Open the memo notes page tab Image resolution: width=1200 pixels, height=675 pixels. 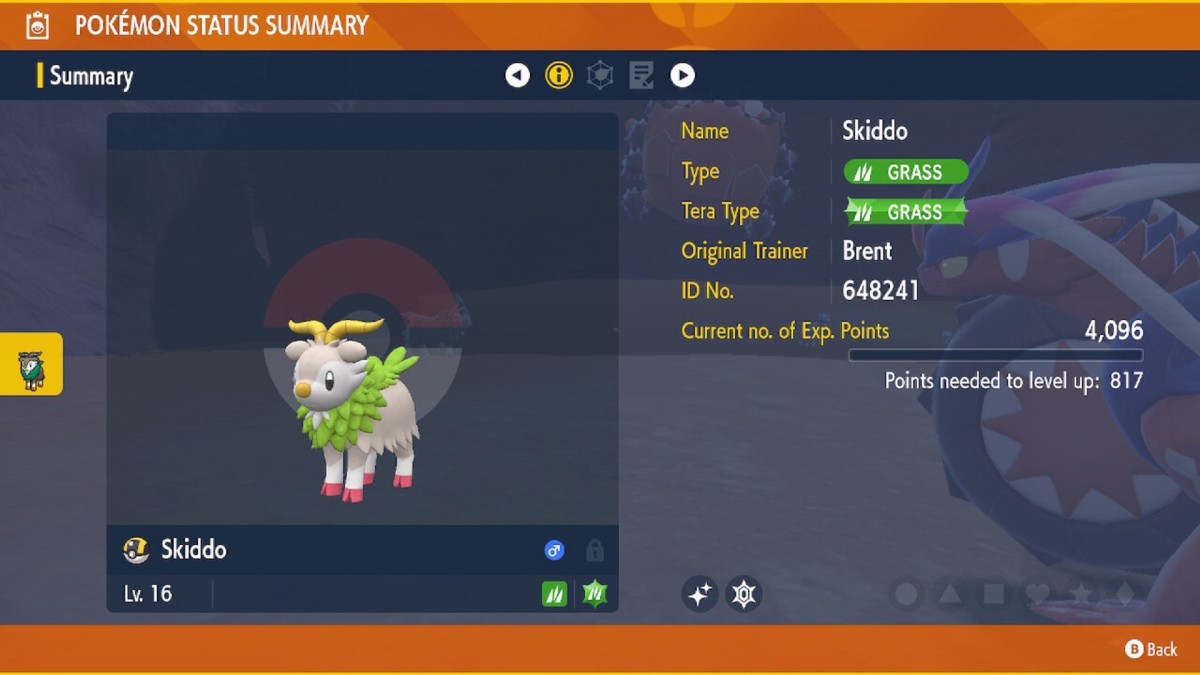(641, 75)
